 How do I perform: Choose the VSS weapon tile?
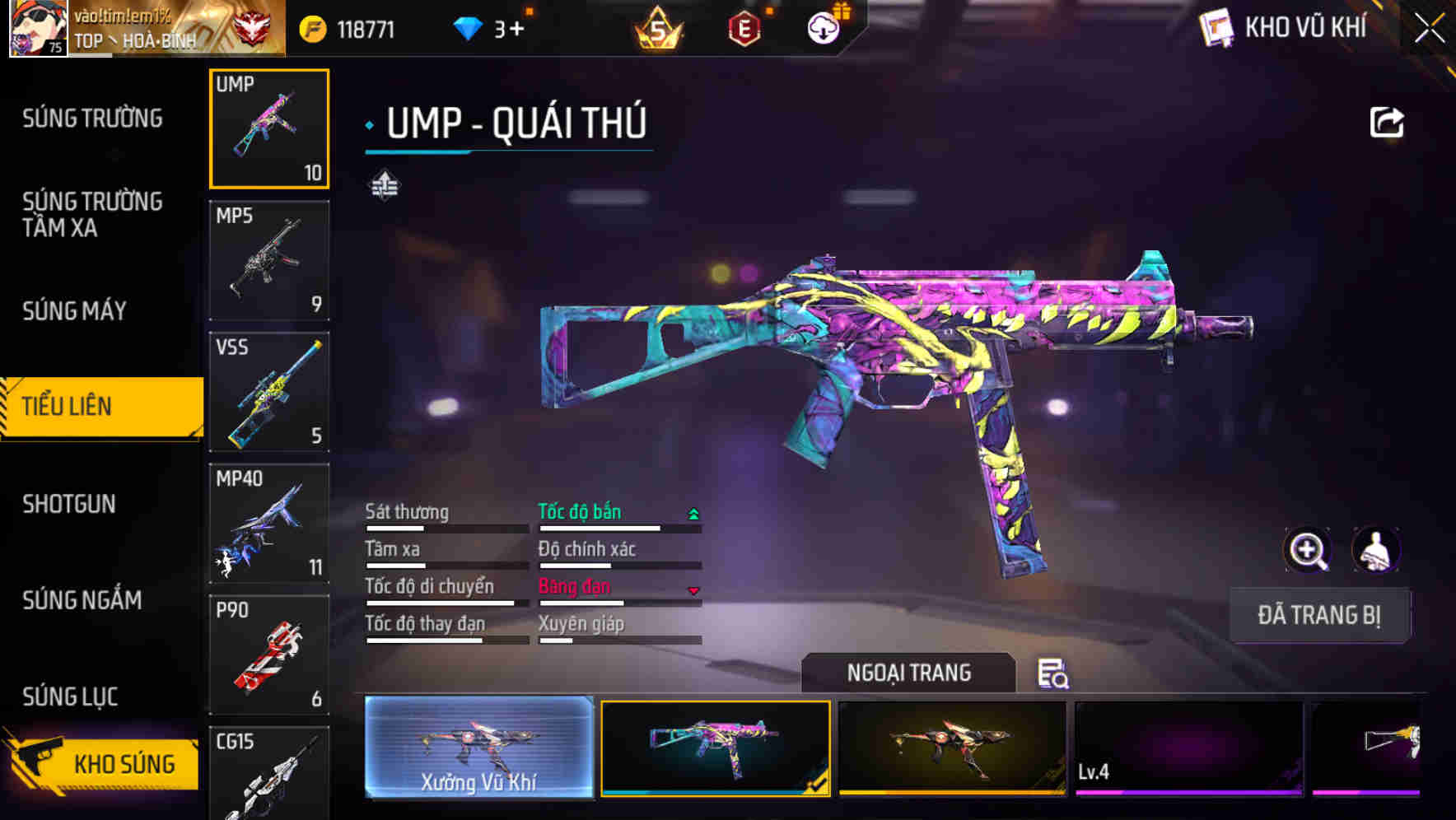coord(269,392)
